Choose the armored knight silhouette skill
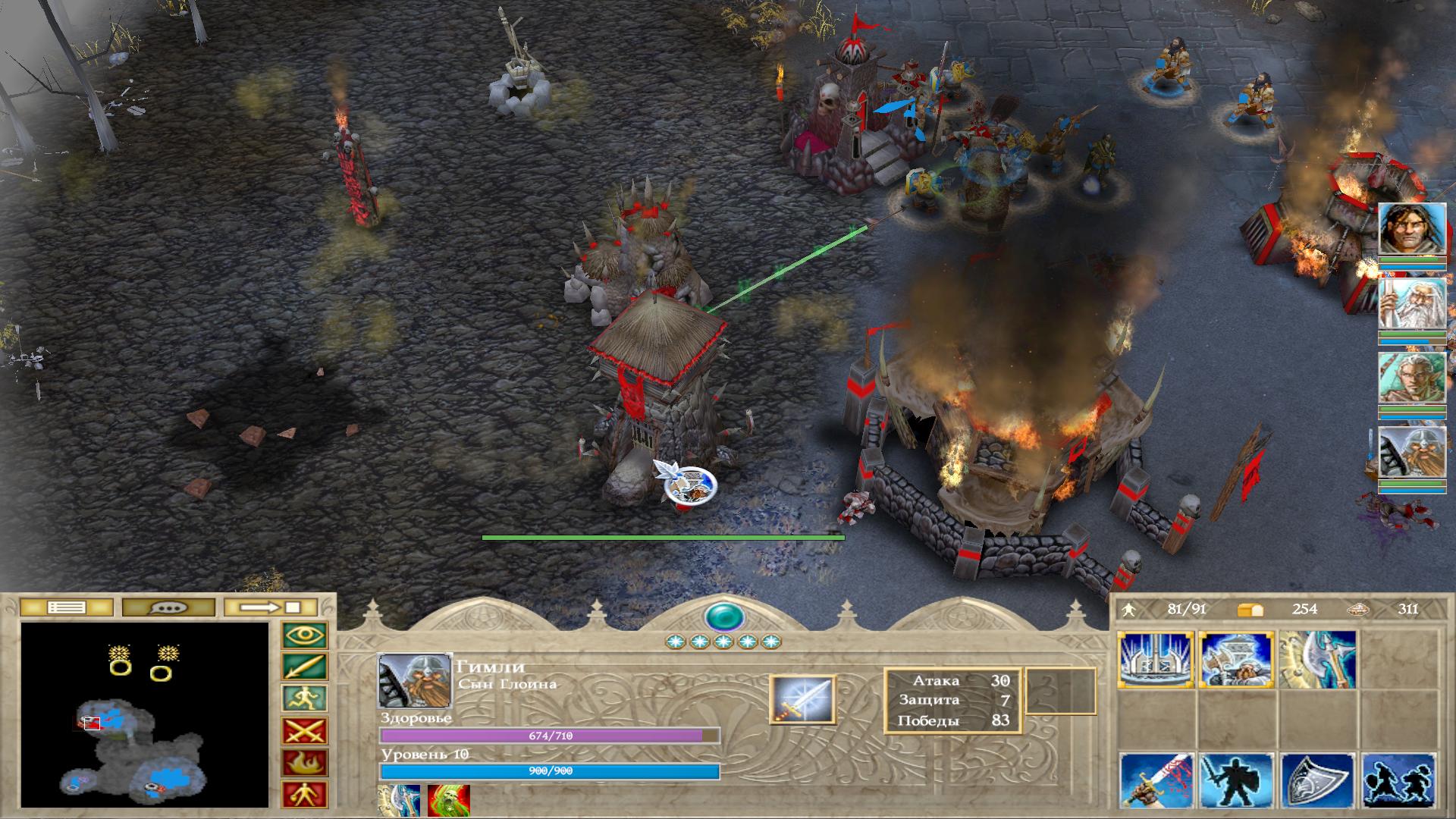 (1238, 780)
